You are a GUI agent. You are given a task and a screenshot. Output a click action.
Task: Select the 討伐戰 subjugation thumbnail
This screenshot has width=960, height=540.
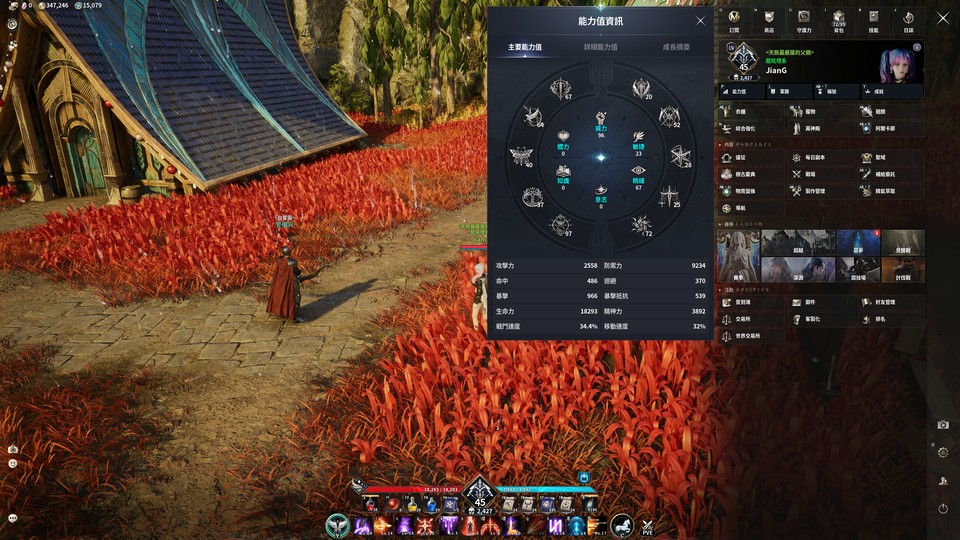click(903, 268)
